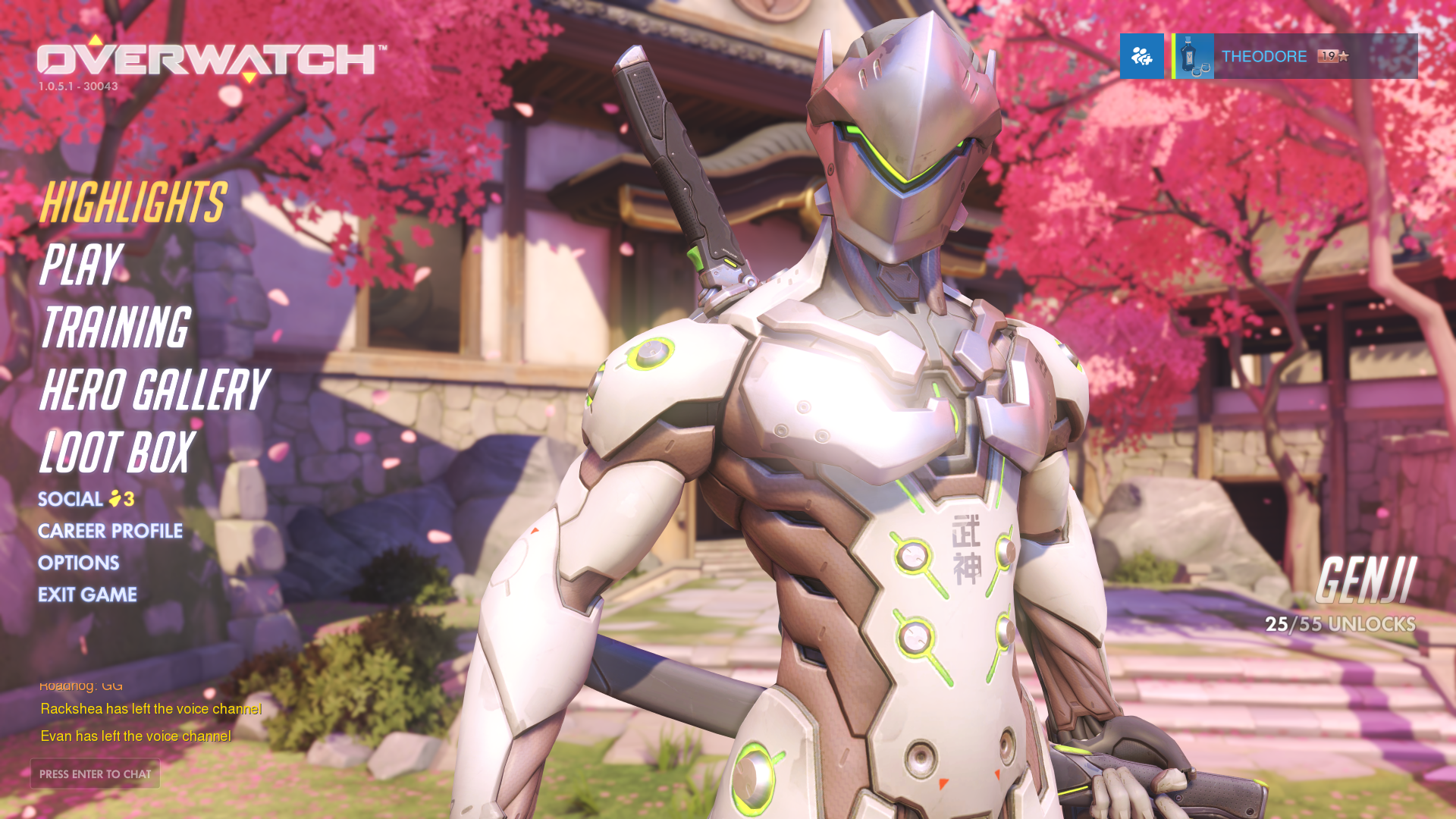Go to the Loot Box screen

[x=118, y=453]
